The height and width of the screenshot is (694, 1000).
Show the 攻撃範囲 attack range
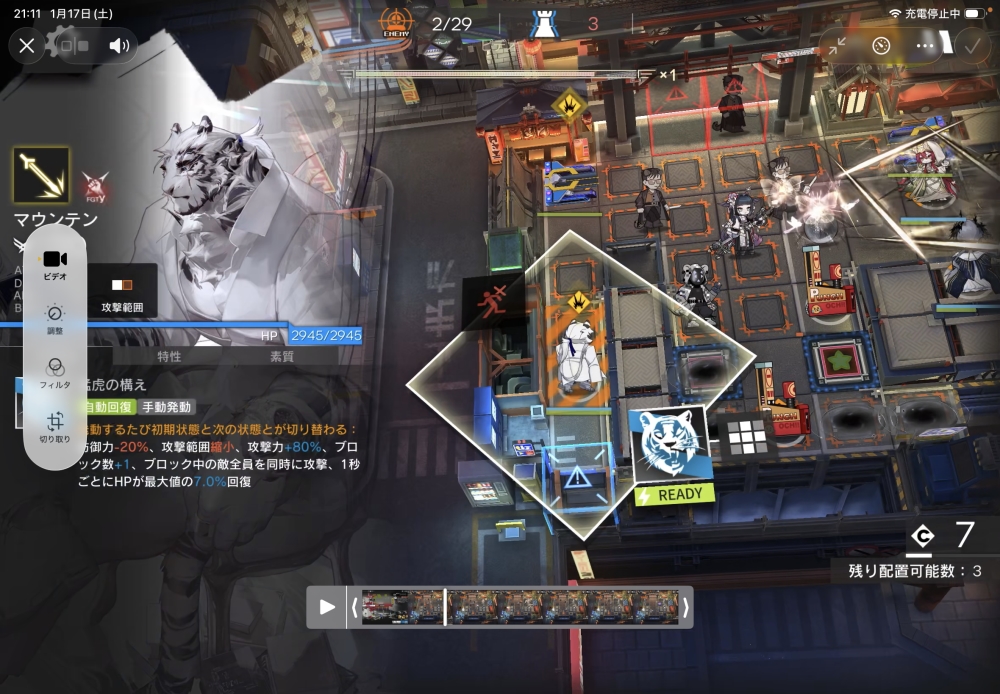click(123, 293)
